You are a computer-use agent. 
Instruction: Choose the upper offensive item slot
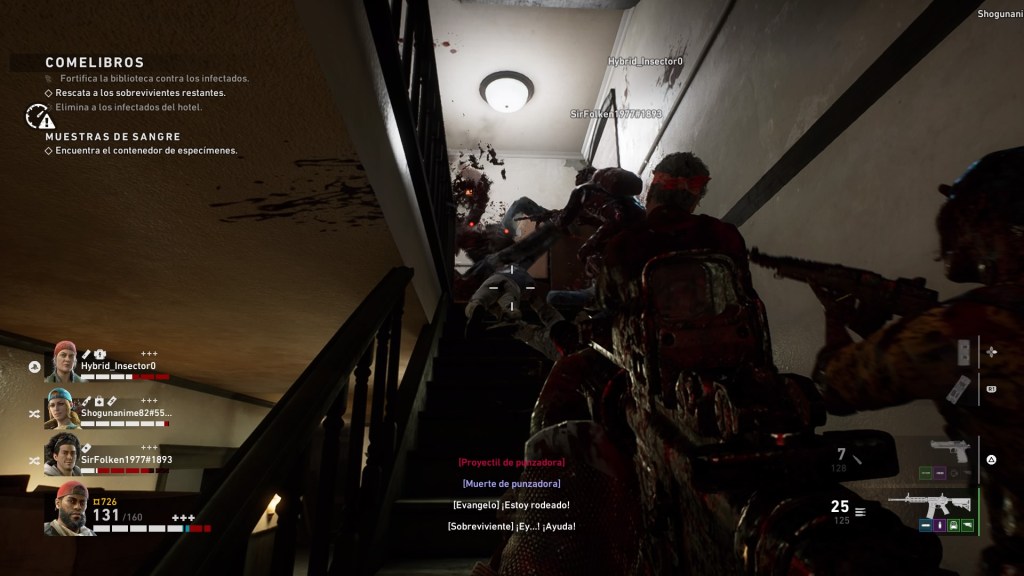coord(963,352)
